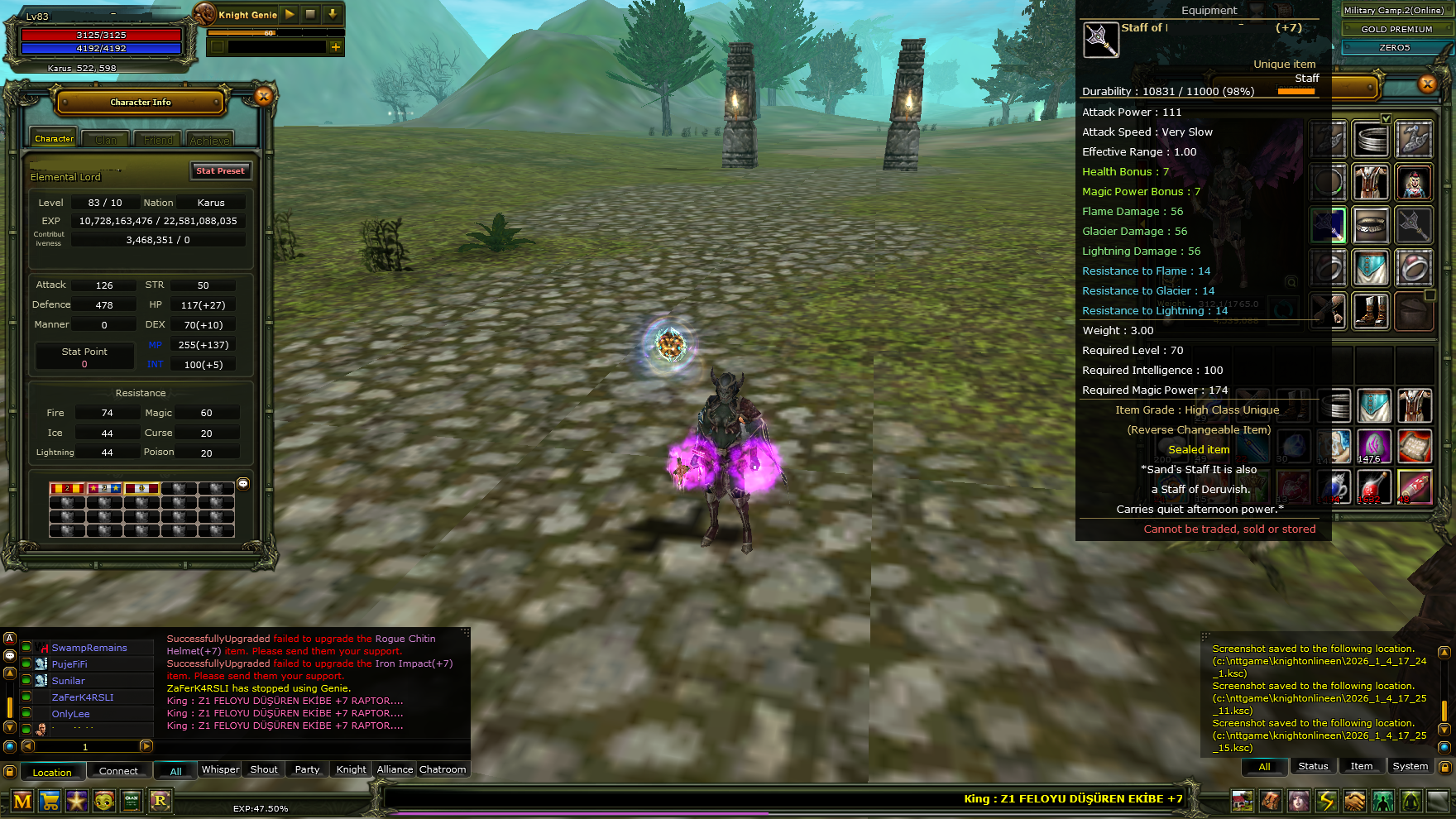The image size is (1456, 819).
Task: Switch to the Item tab in the system message window
Action: coord(1362,766)
